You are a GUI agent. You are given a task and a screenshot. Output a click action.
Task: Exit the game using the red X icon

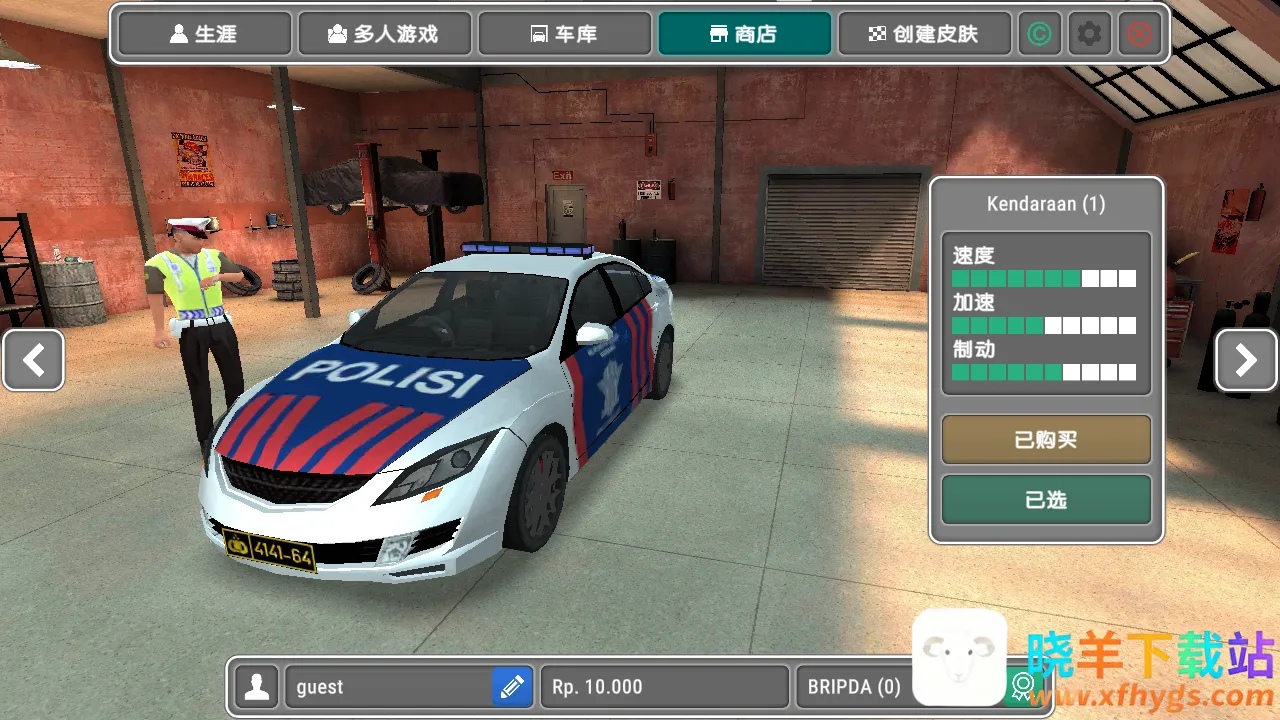(1139, 33)
